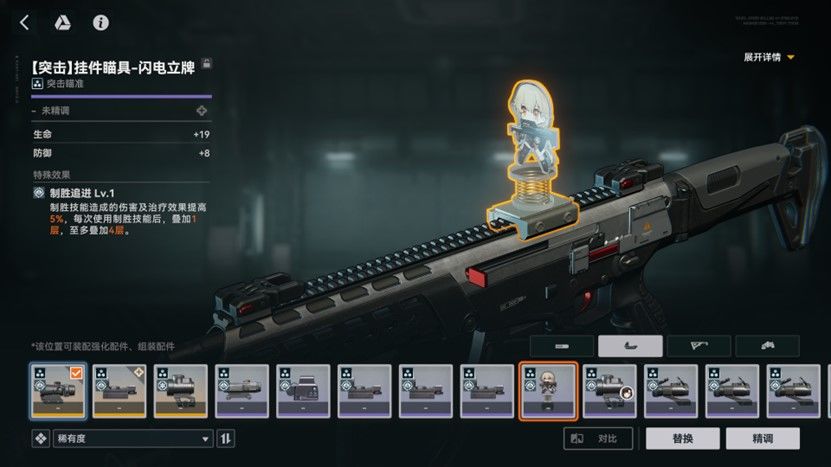Viewport: 831px width, 467px height.
Task: Open the filter icon beside rarity dropdown
Action: click(41, 439)
